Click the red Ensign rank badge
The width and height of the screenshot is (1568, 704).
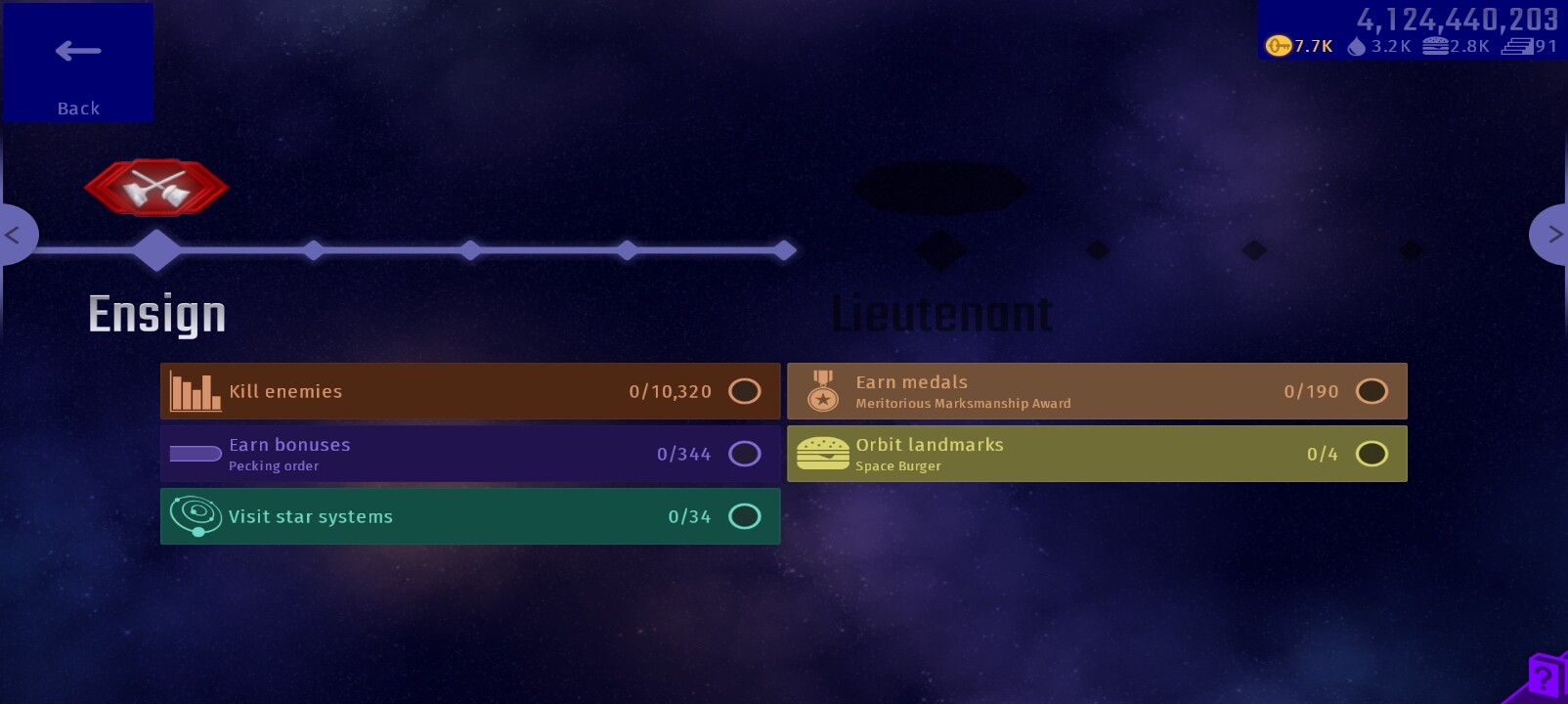[156, 187]
